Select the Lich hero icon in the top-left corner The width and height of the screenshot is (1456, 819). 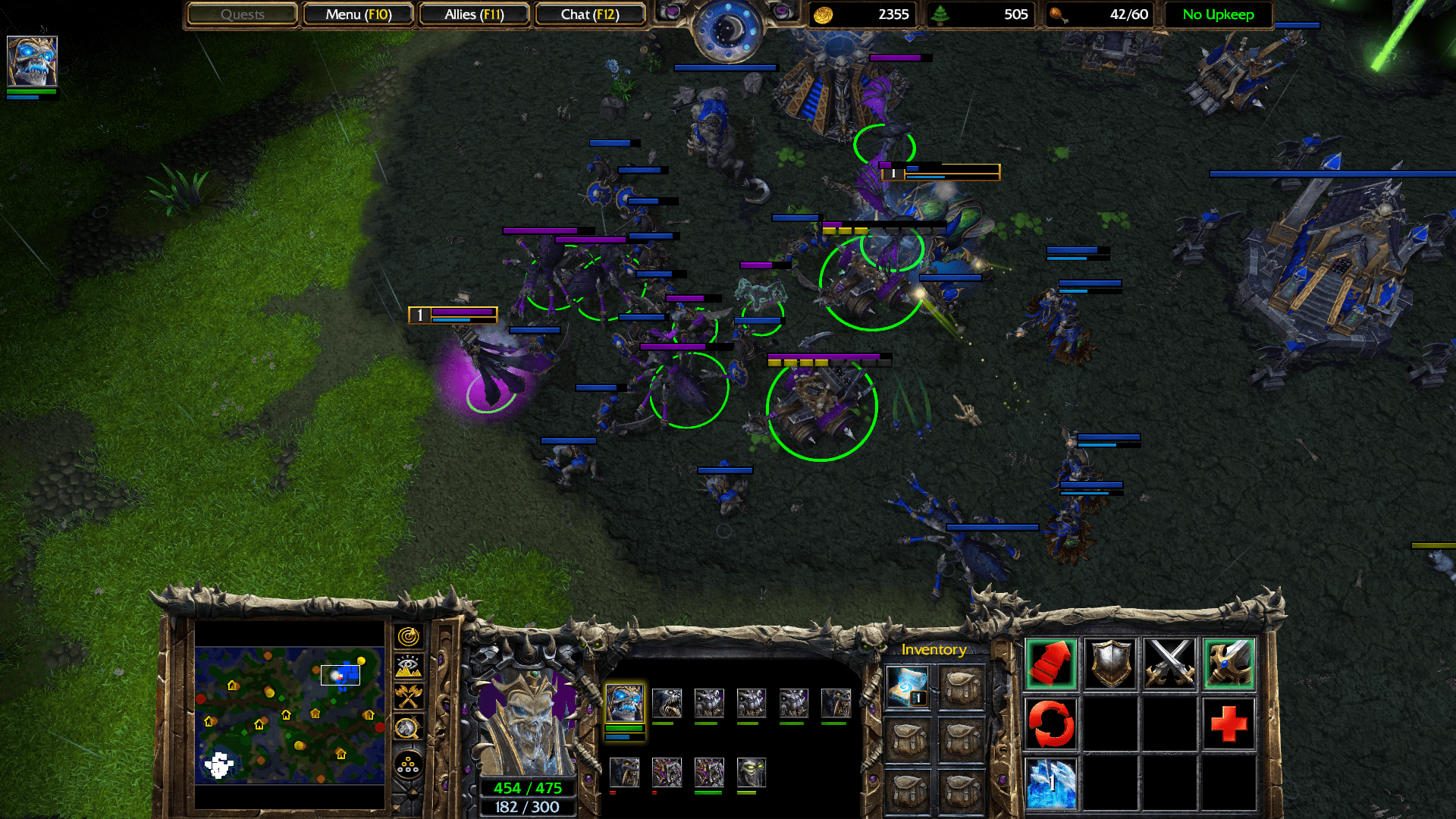point(32,61)
